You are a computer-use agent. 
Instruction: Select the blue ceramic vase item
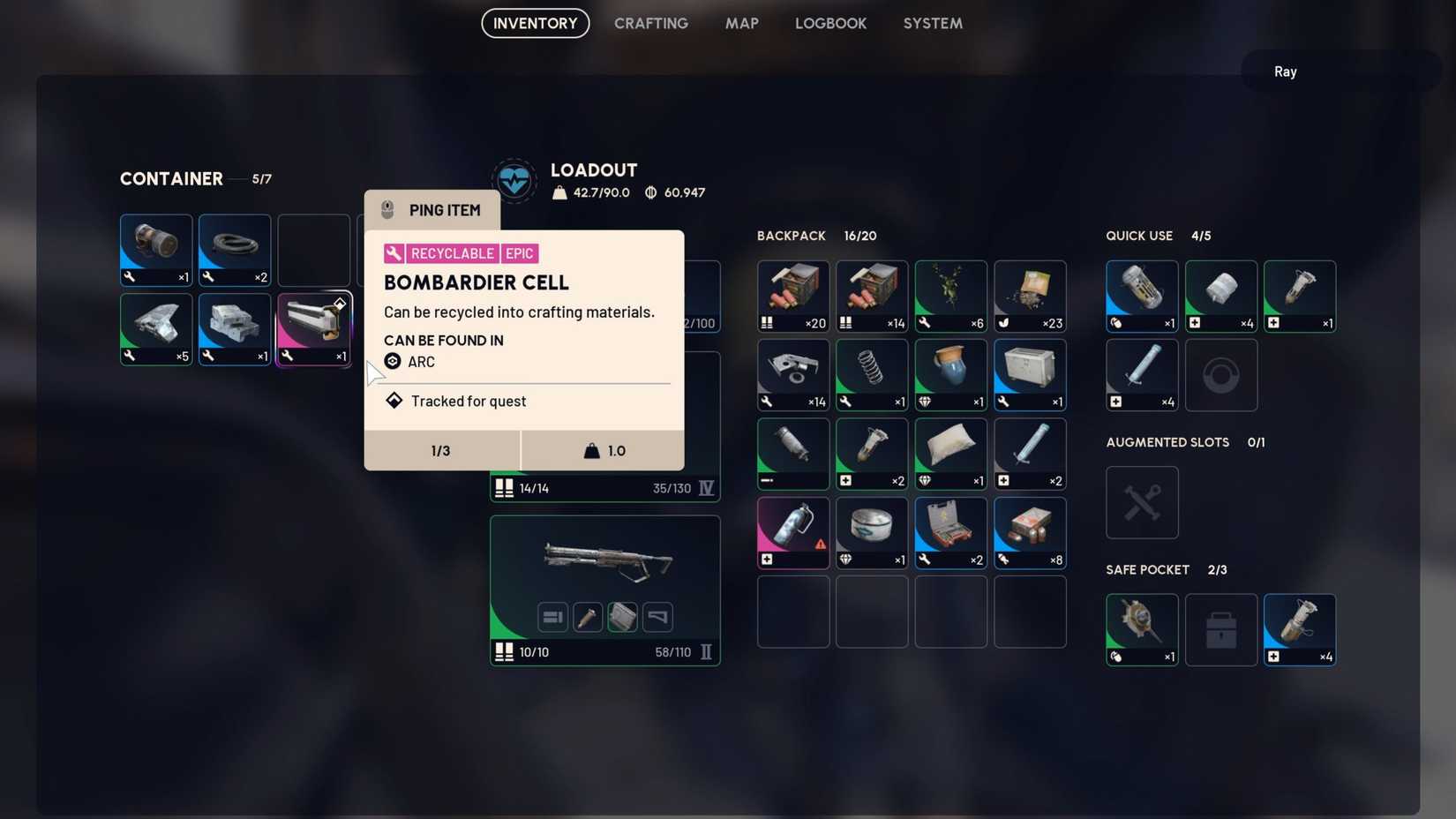950,374
